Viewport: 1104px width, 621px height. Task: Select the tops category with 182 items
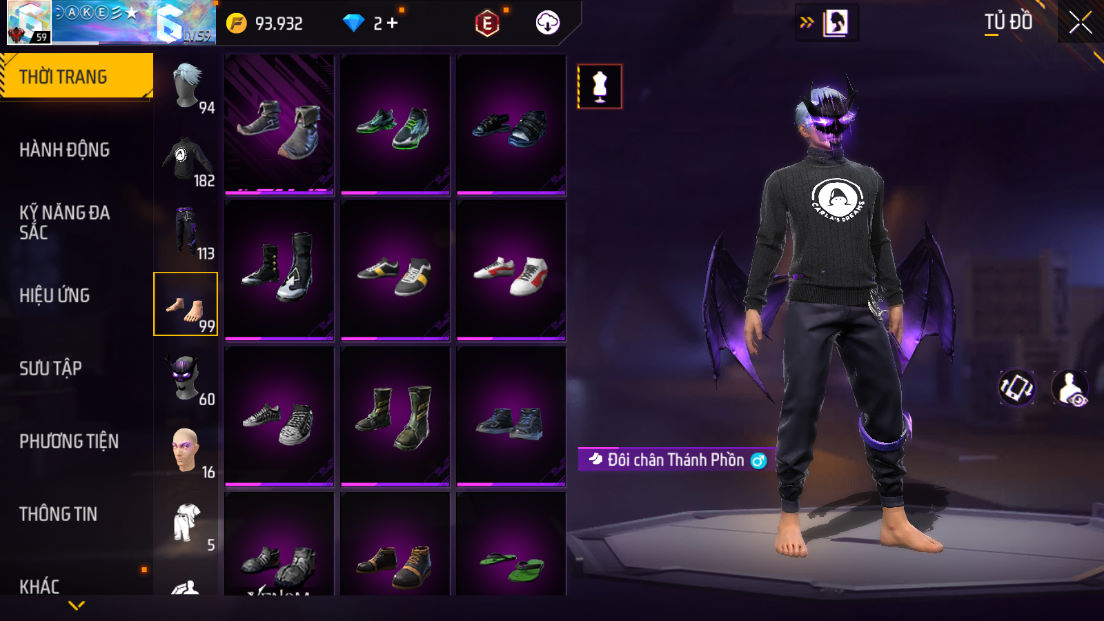tap(186, 159)
